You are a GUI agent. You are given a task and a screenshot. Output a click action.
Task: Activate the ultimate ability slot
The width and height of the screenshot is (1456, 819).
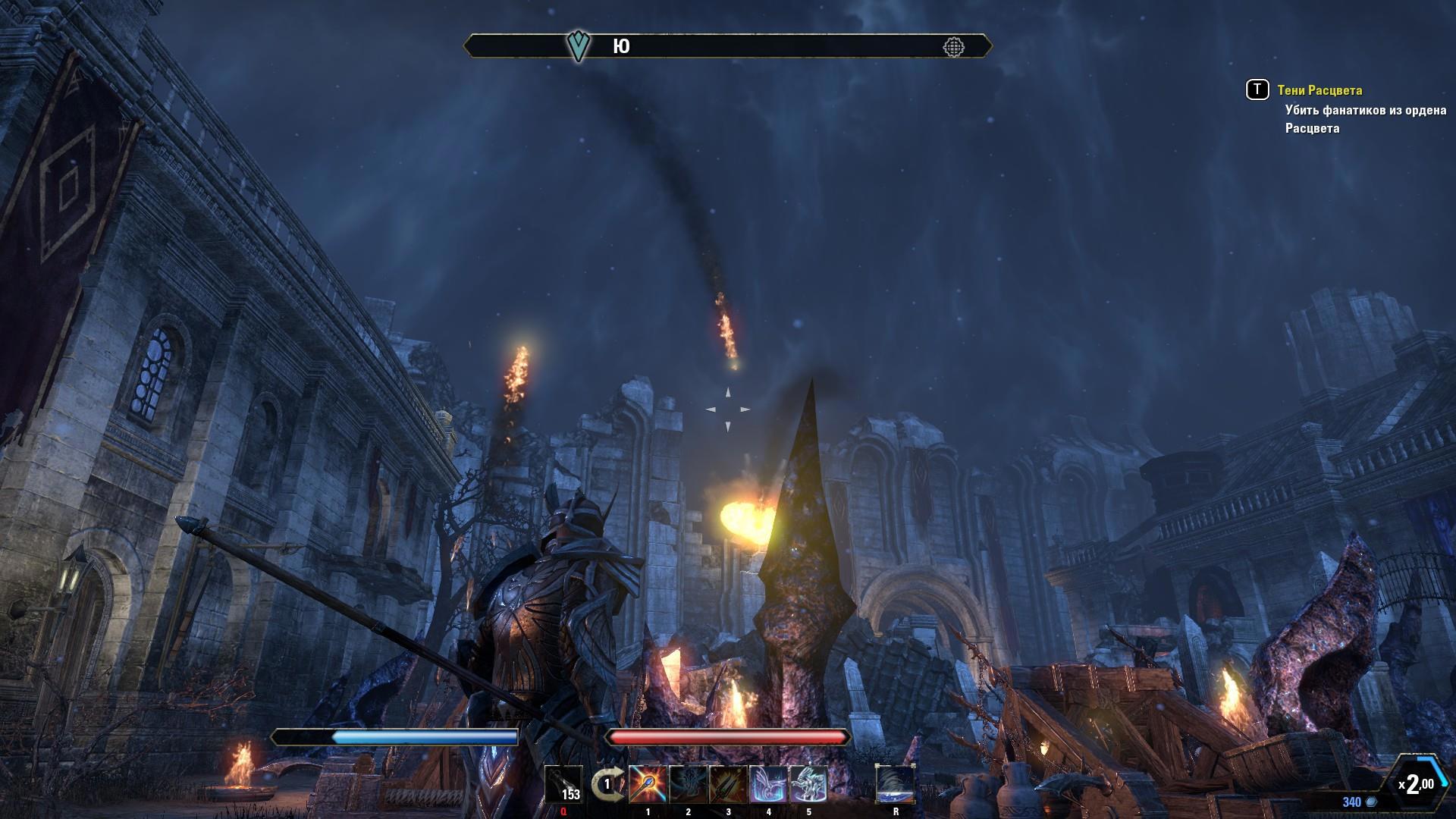[x=896, y=785]
